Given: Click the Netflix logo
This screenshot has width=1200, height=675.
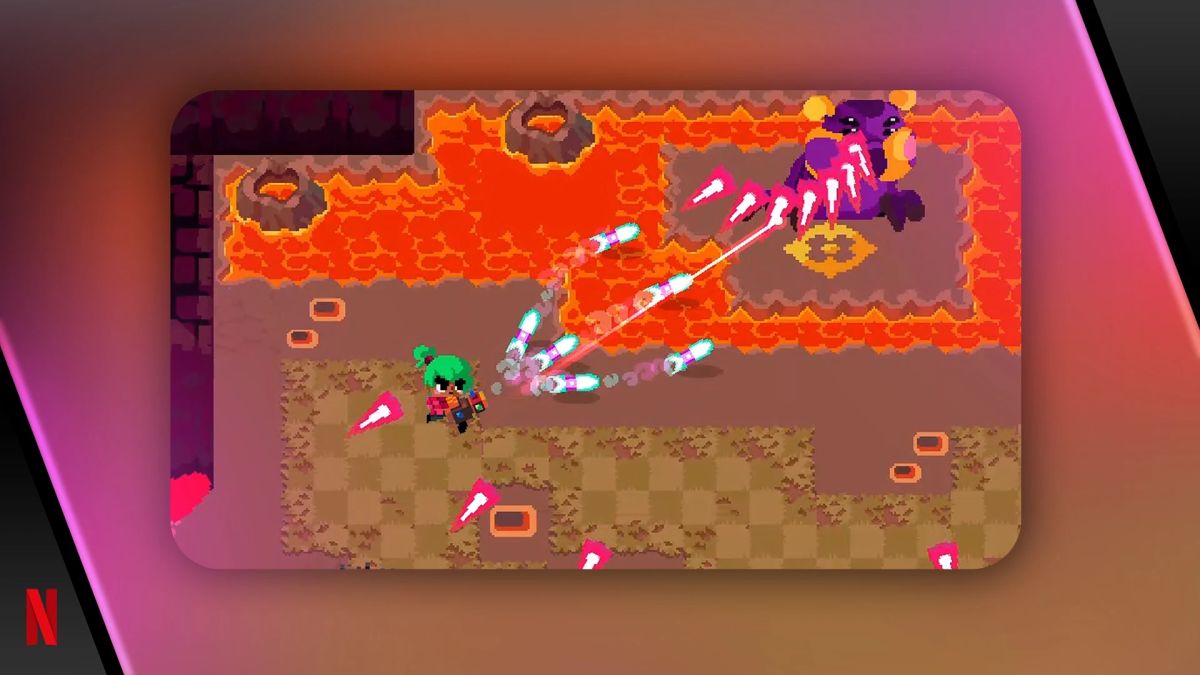Looking at the screenshot, I should point(41,617).
